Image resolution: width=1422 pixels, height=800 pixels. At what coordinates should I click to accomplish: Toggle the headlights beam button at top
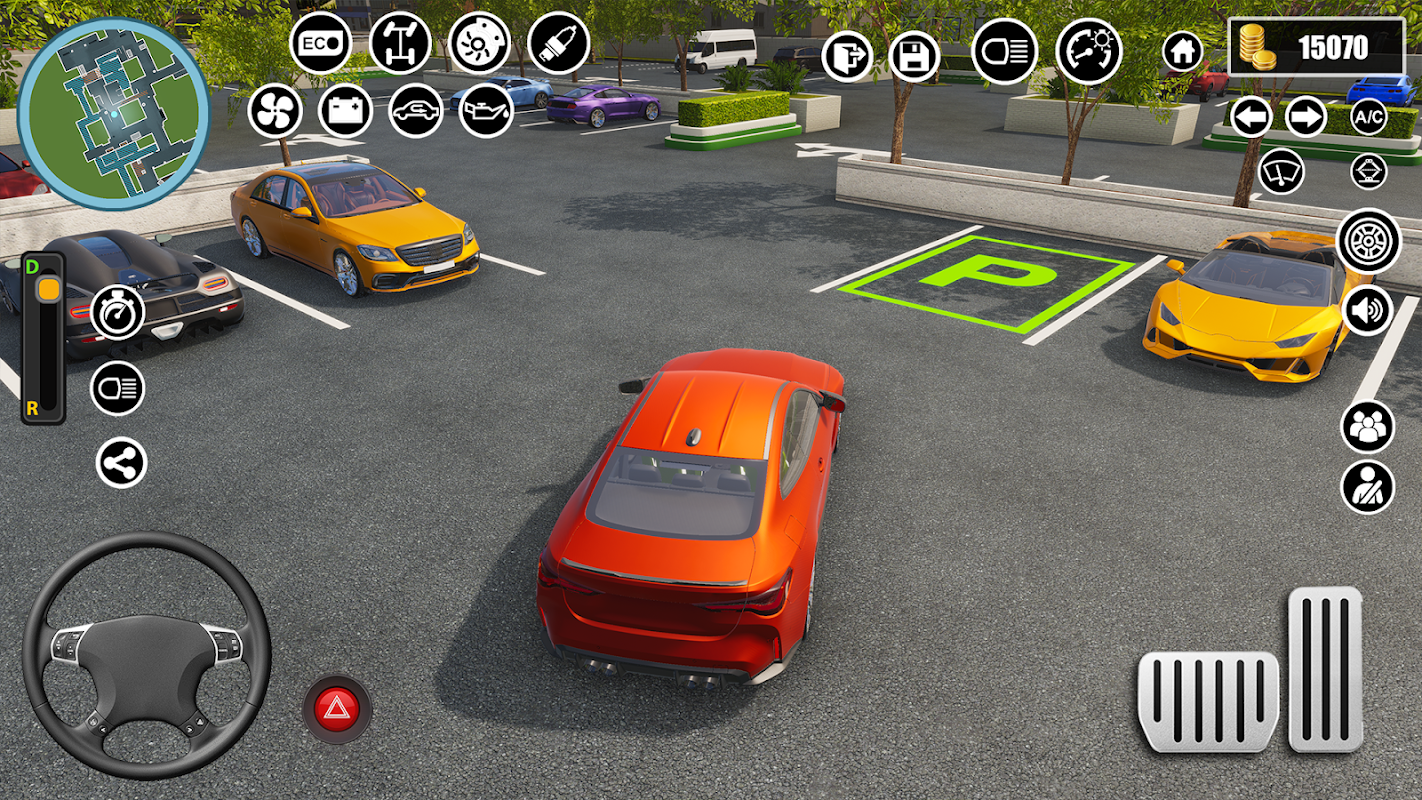coord(1004,51)
